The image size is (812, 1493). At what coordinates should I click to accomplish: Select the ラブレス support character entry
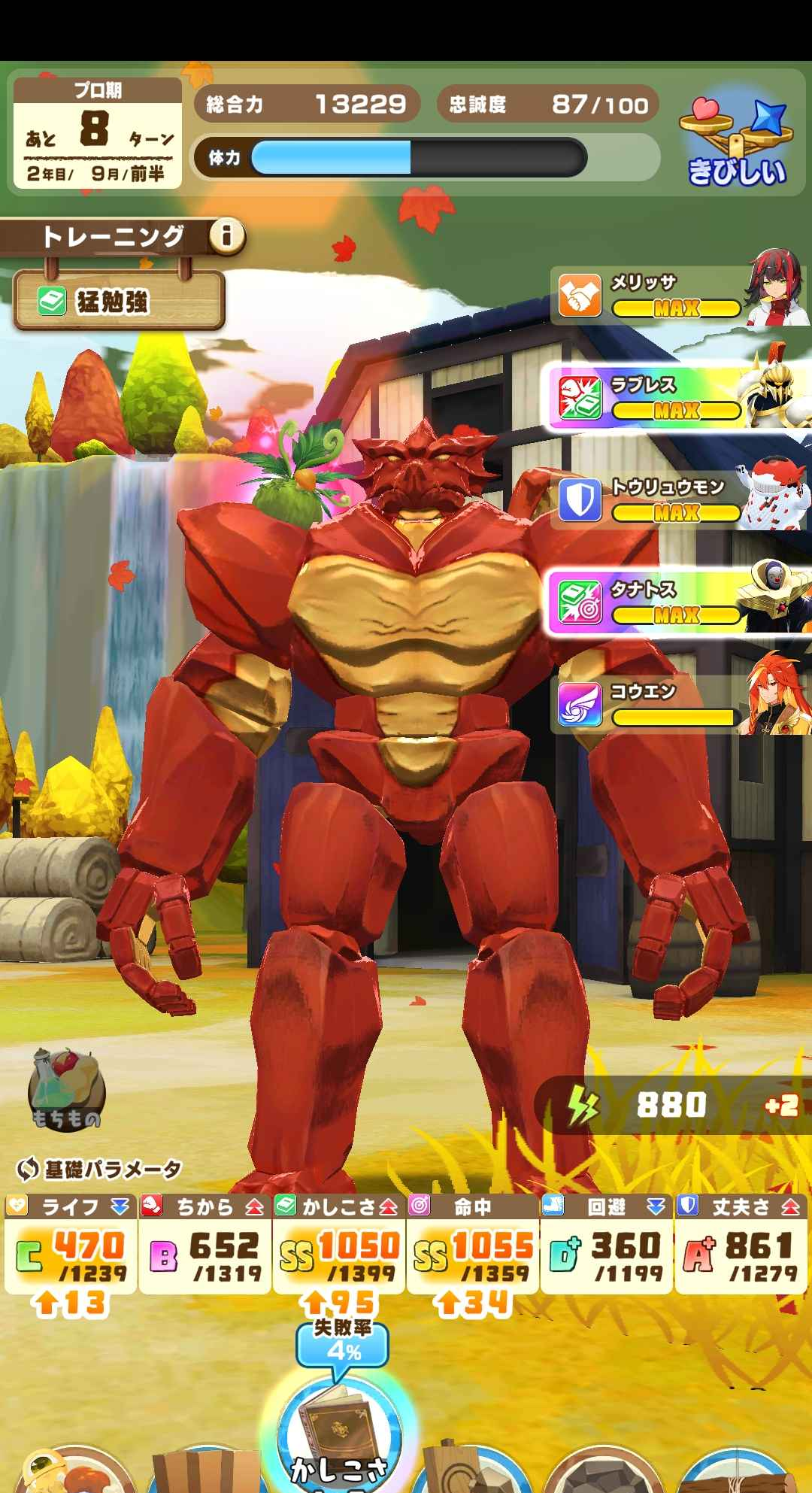click(680, 398)
